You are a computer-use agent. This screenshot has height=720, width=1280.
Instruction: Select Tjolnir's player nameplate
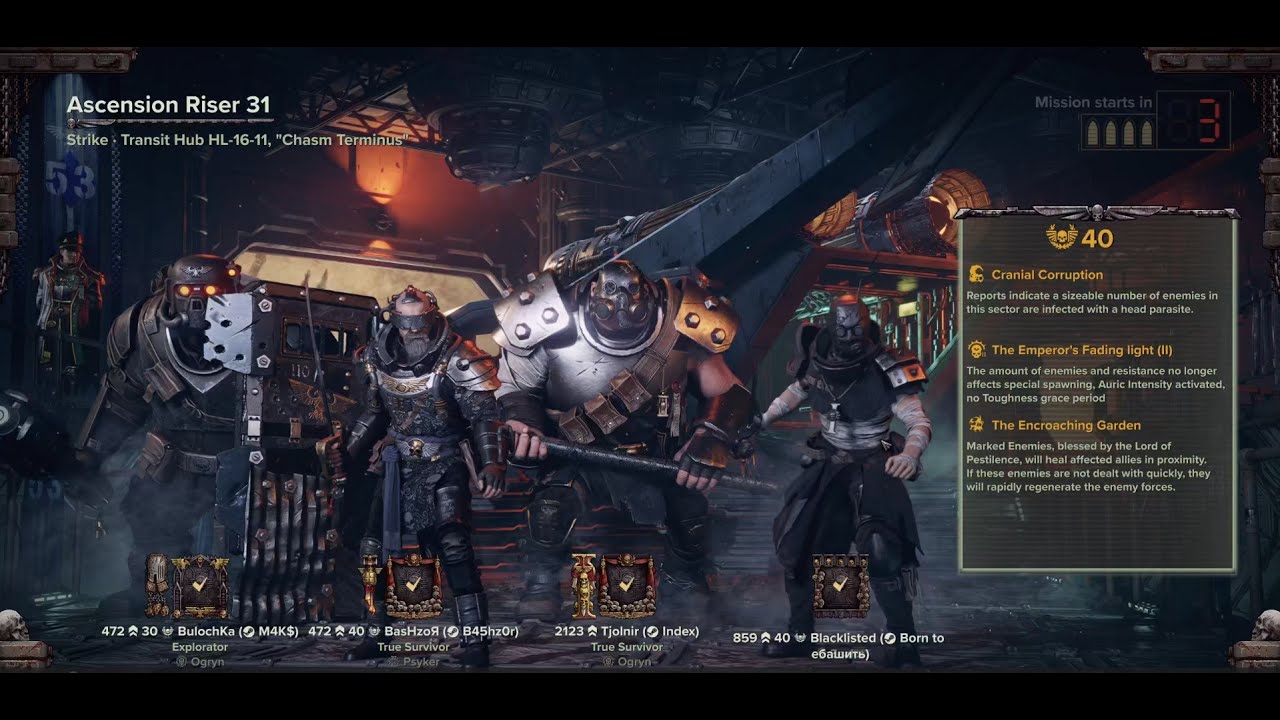pyautogui.click(x=627, y=632)
